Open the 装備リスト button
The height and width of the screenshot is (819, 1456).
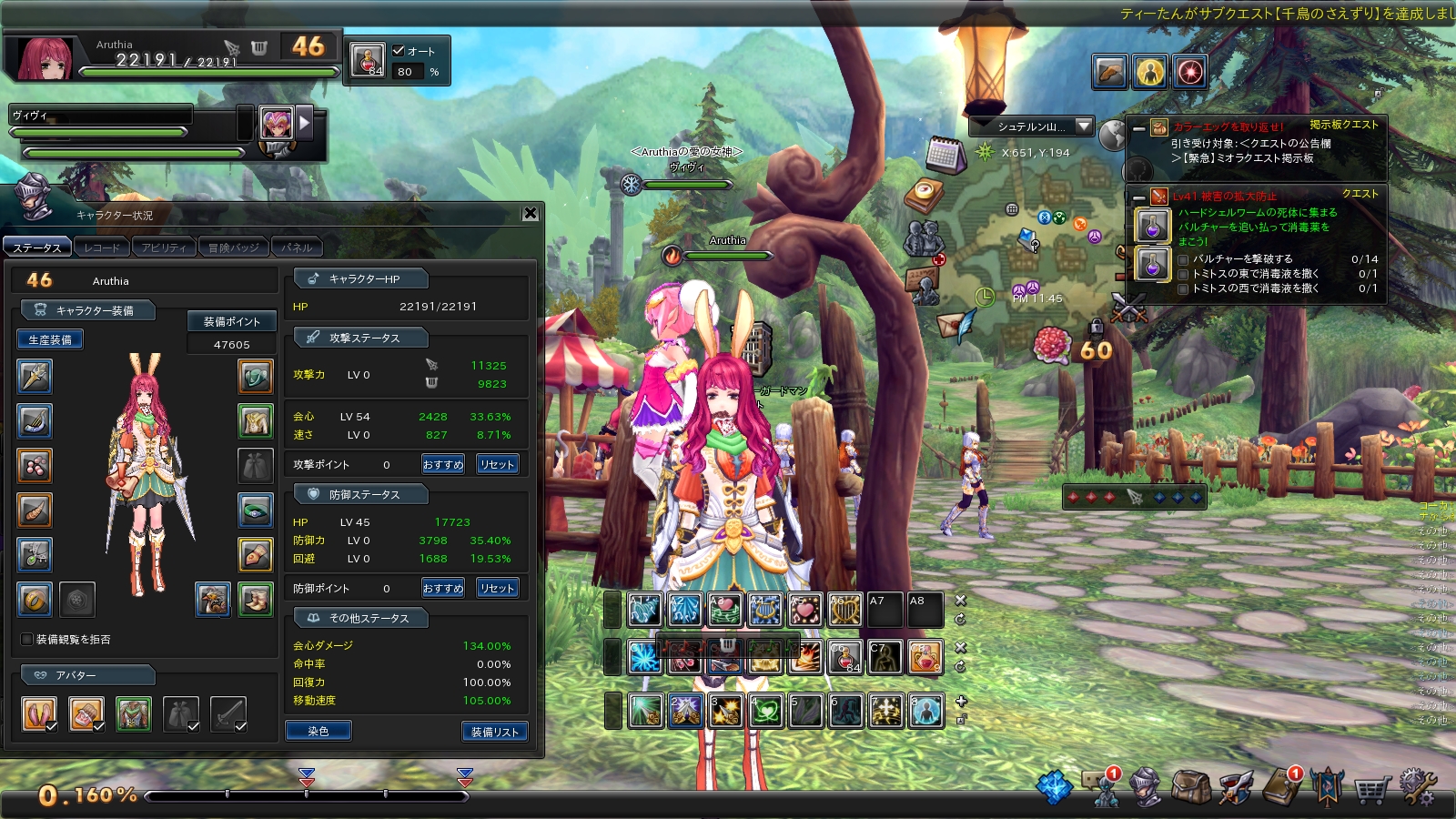coord(494,732)
